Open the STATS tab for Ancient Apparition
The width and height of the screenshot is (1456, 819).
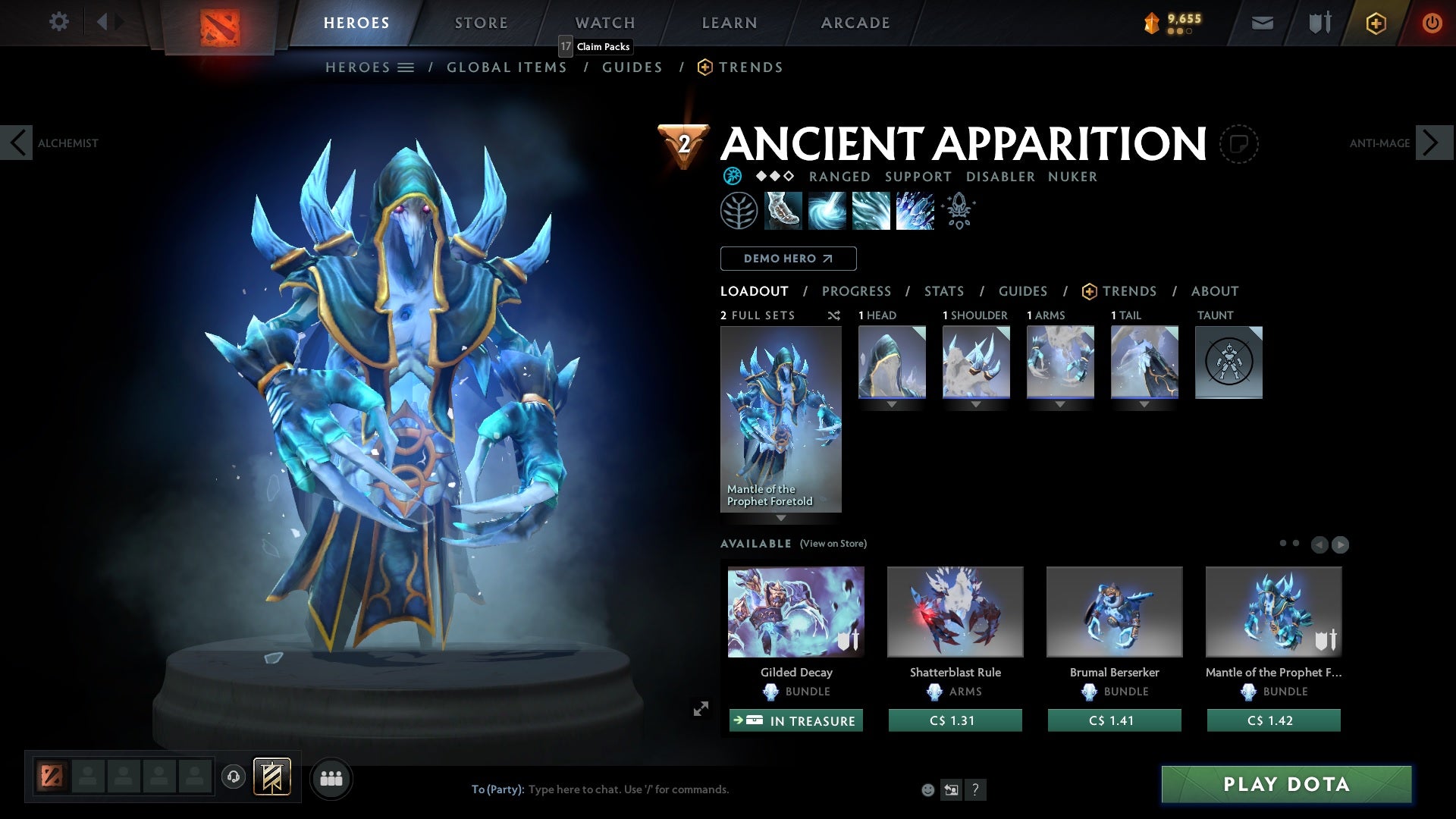pyautogui.click(x=943, y=290)
